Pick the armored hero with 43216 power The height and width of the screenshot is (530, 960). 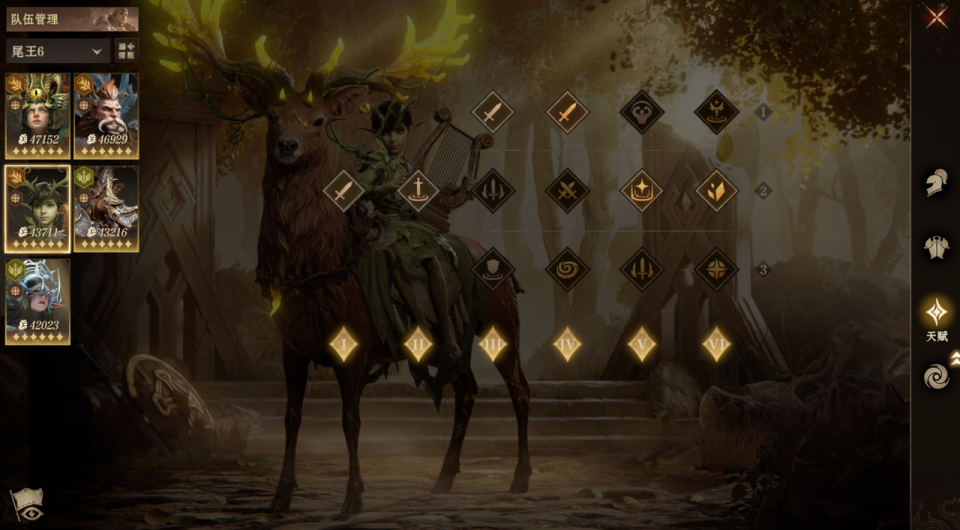pyautogui.click(x=106, y=208)
